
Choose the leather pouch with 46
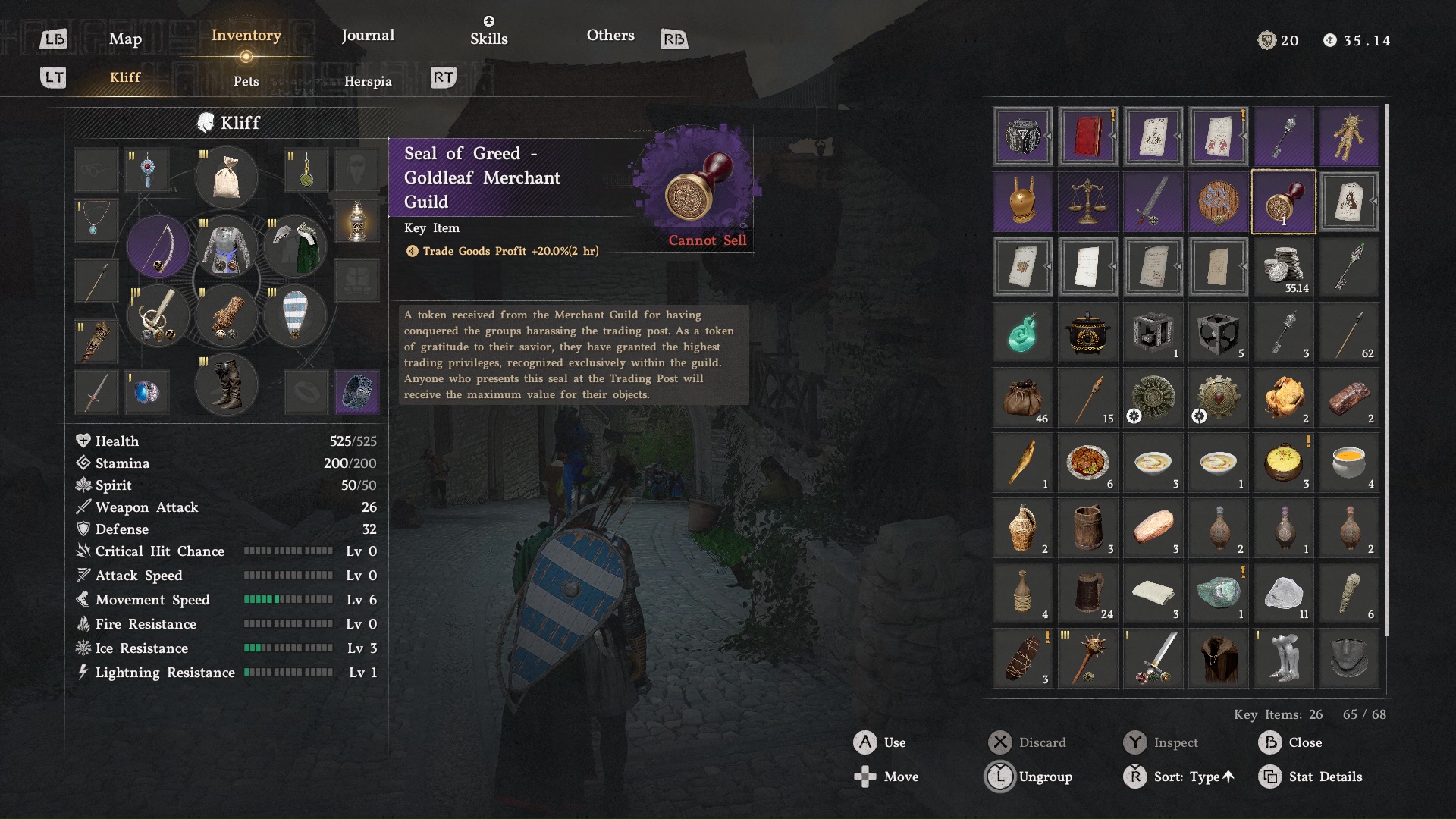click(x=1022, y=397)
